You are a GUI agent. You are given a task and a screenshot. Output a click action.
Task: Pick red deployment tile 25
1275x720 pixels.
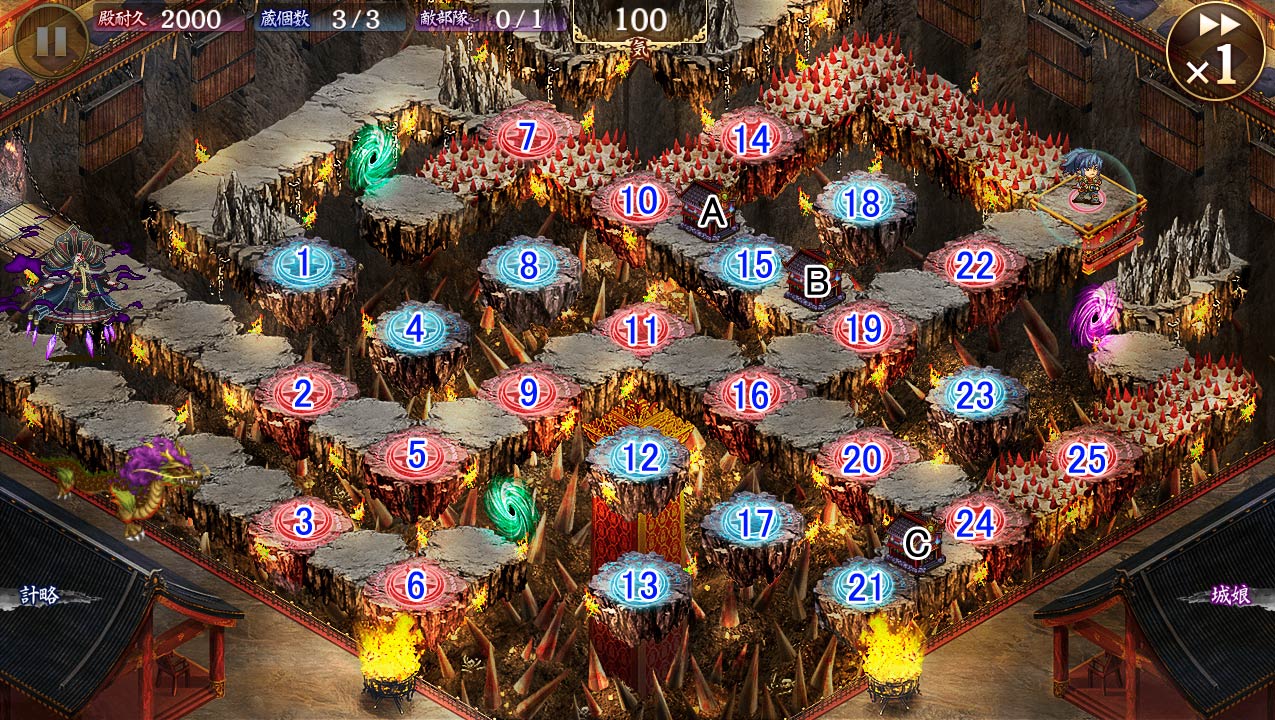point(1086,459)
